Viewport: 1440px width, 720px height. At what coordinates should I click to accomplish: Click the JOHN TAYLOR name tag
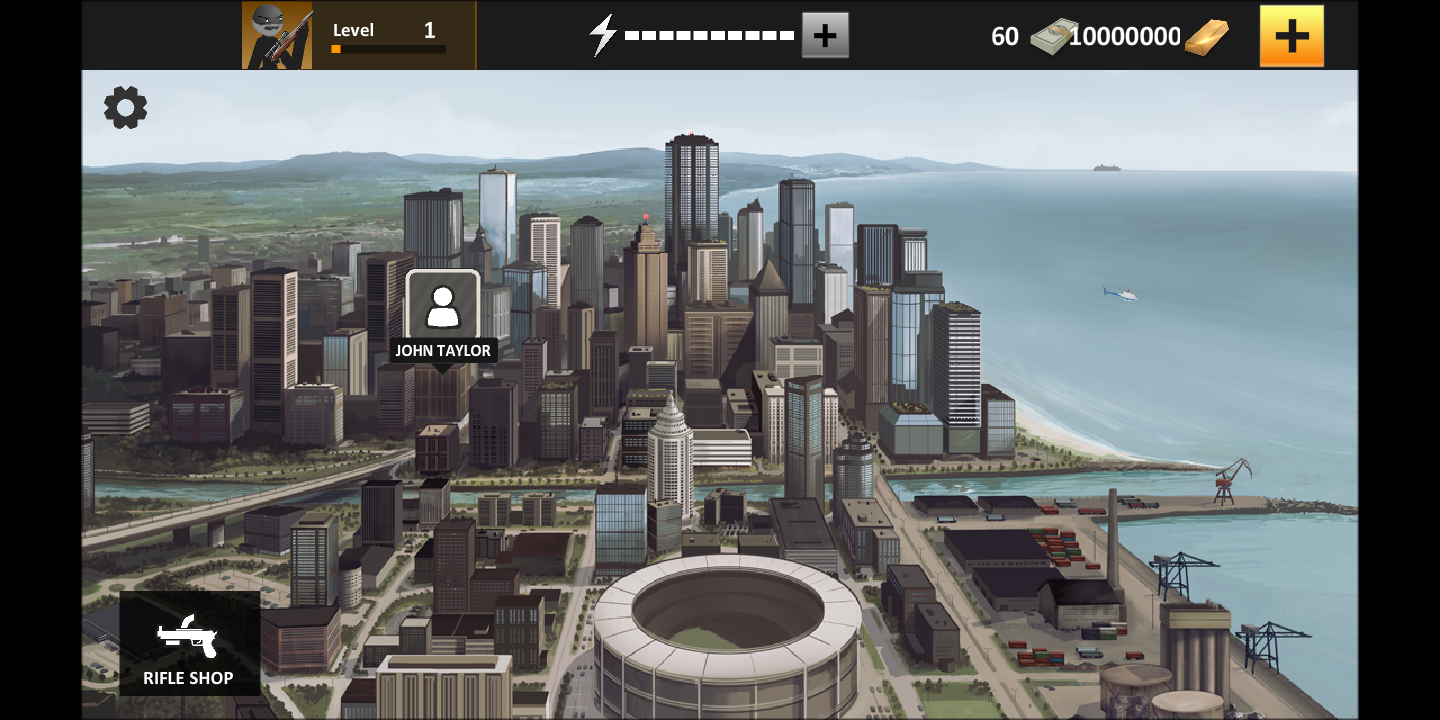tap(443, 351)
